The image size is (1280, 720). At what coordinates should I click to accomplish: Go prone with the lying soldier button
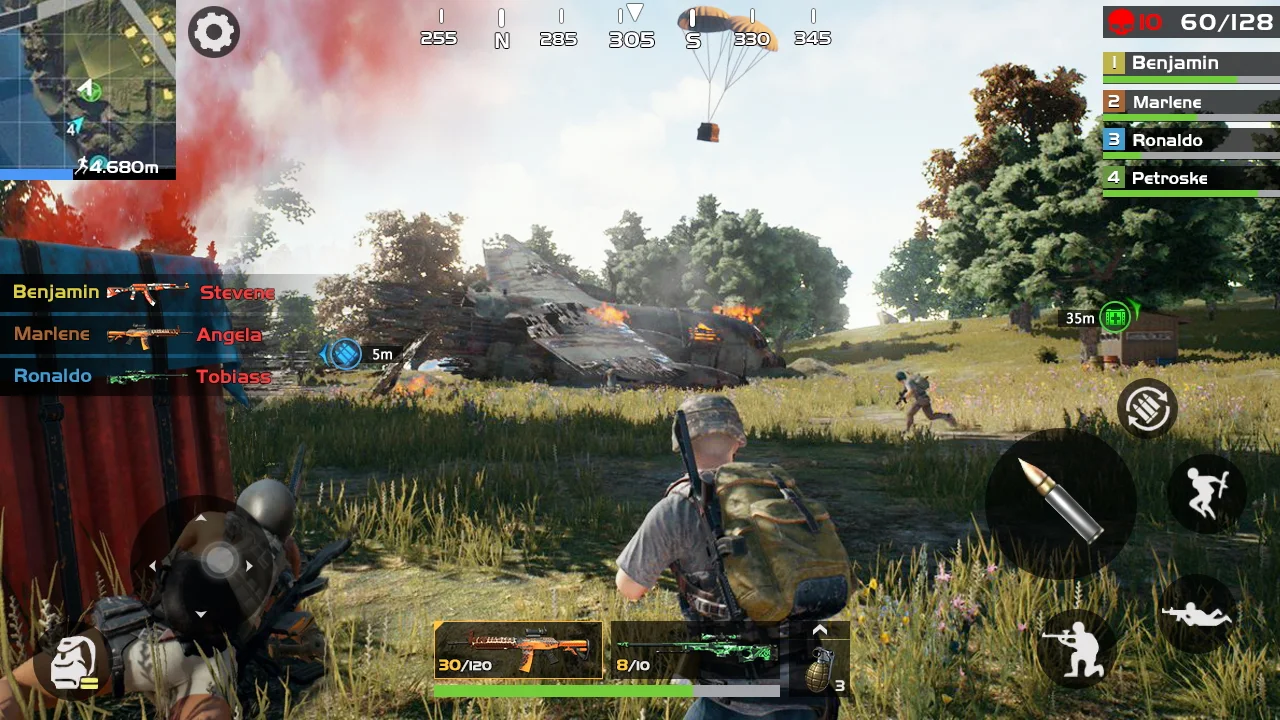[x=1197, y=614]
